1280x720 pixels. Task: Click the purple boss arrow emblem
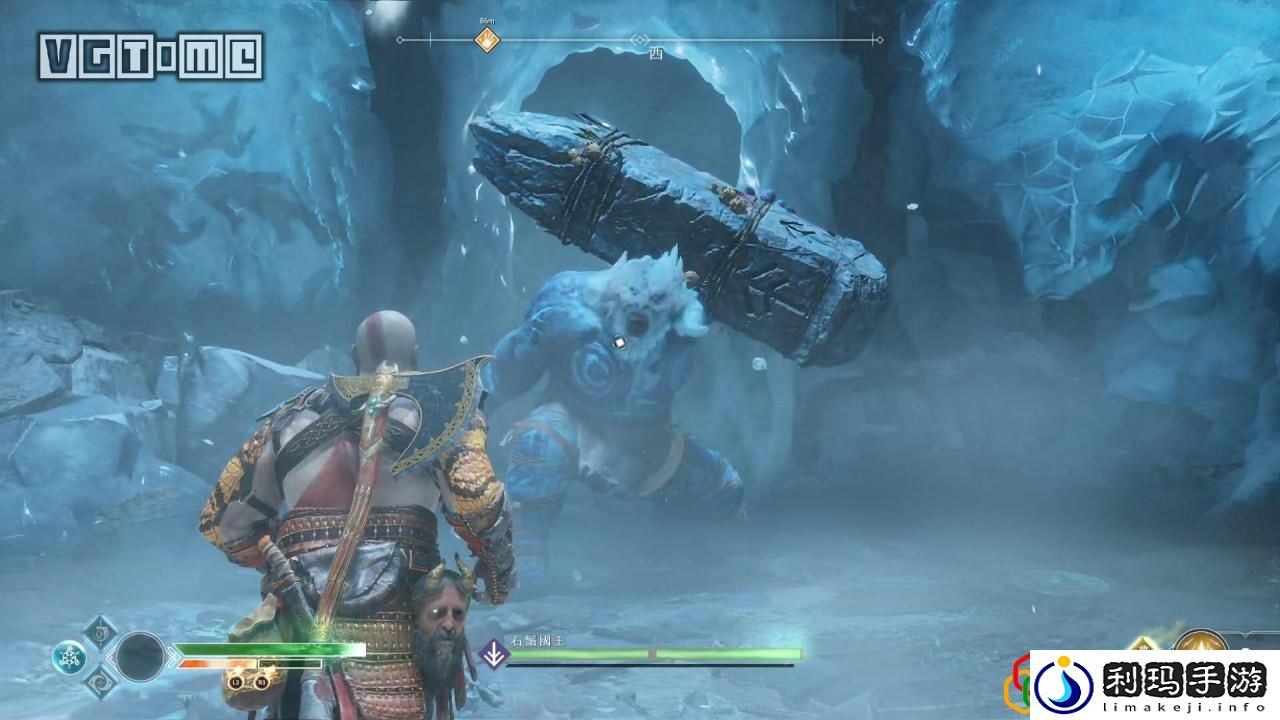(x=493, y=655)
